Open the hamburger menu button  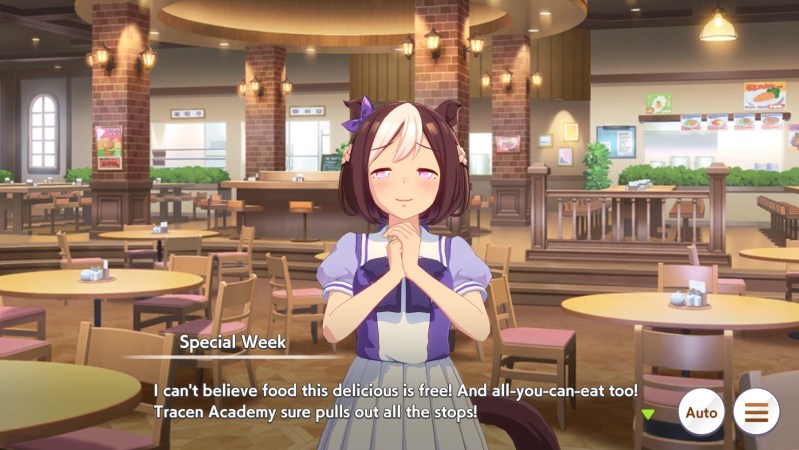tap(756, 412)
